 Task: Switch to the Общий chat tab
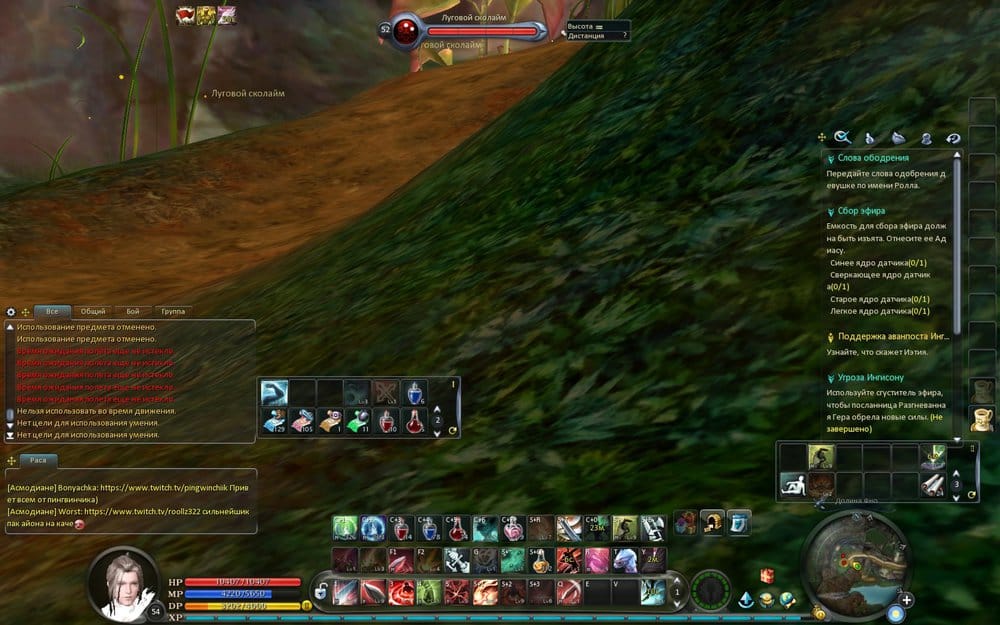(x=93, y=311)
